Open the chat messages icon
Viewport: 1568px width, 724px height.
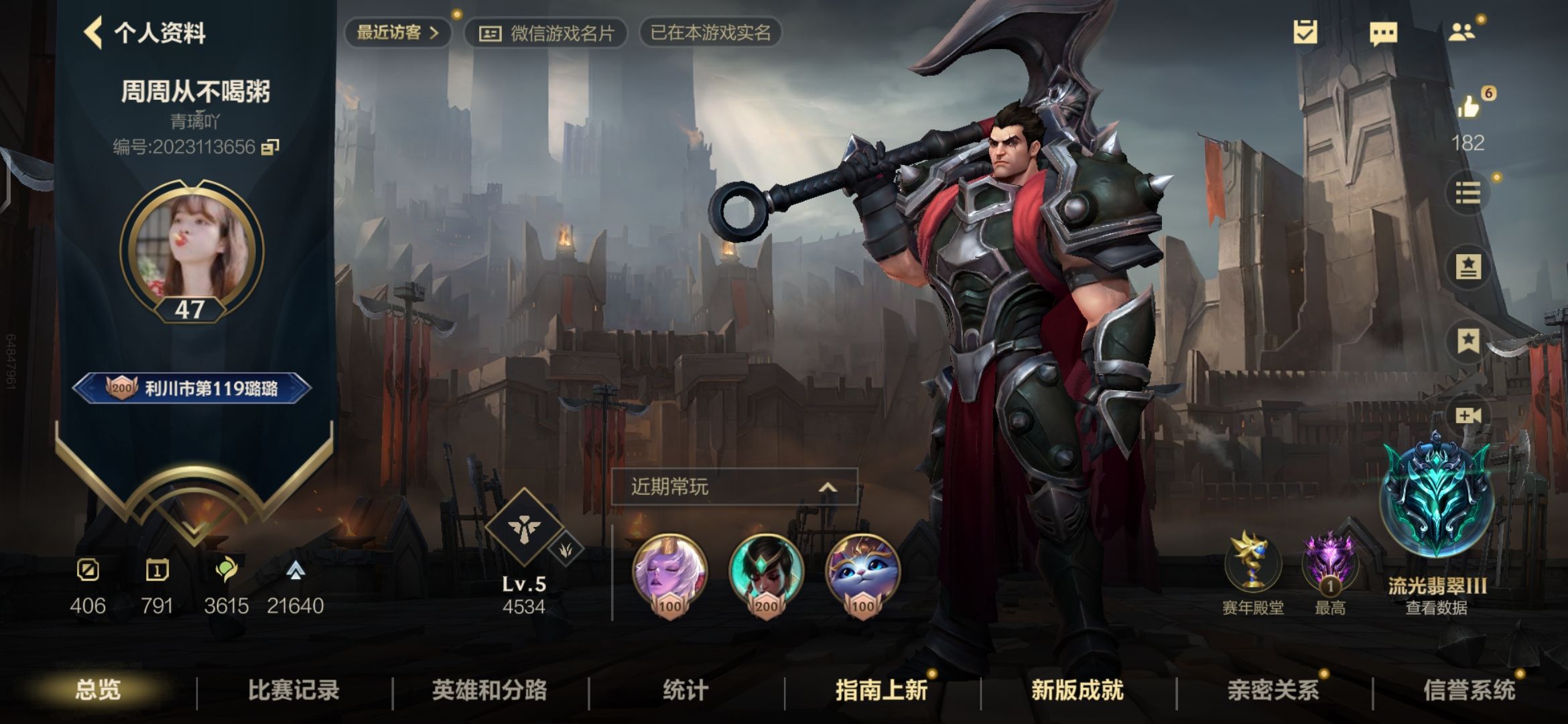1383,32
